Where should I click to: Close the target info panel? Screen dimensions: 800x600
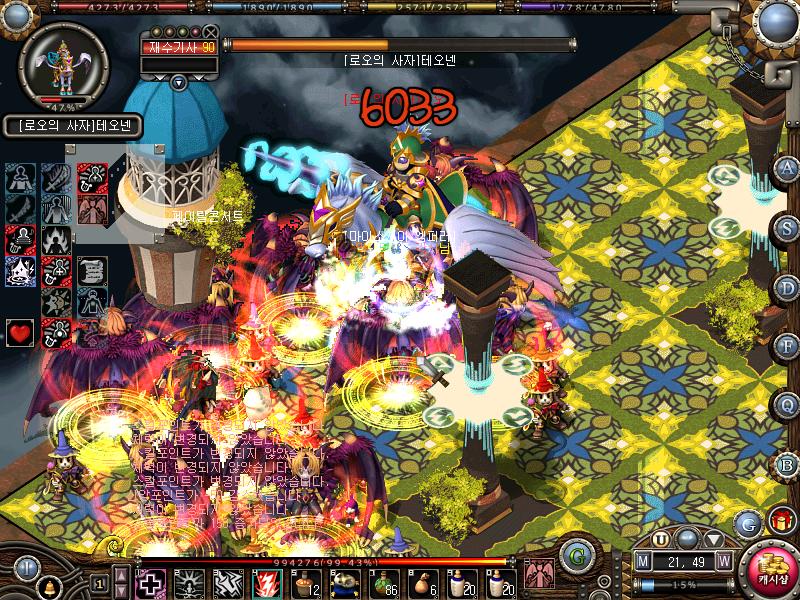(209, 32)
